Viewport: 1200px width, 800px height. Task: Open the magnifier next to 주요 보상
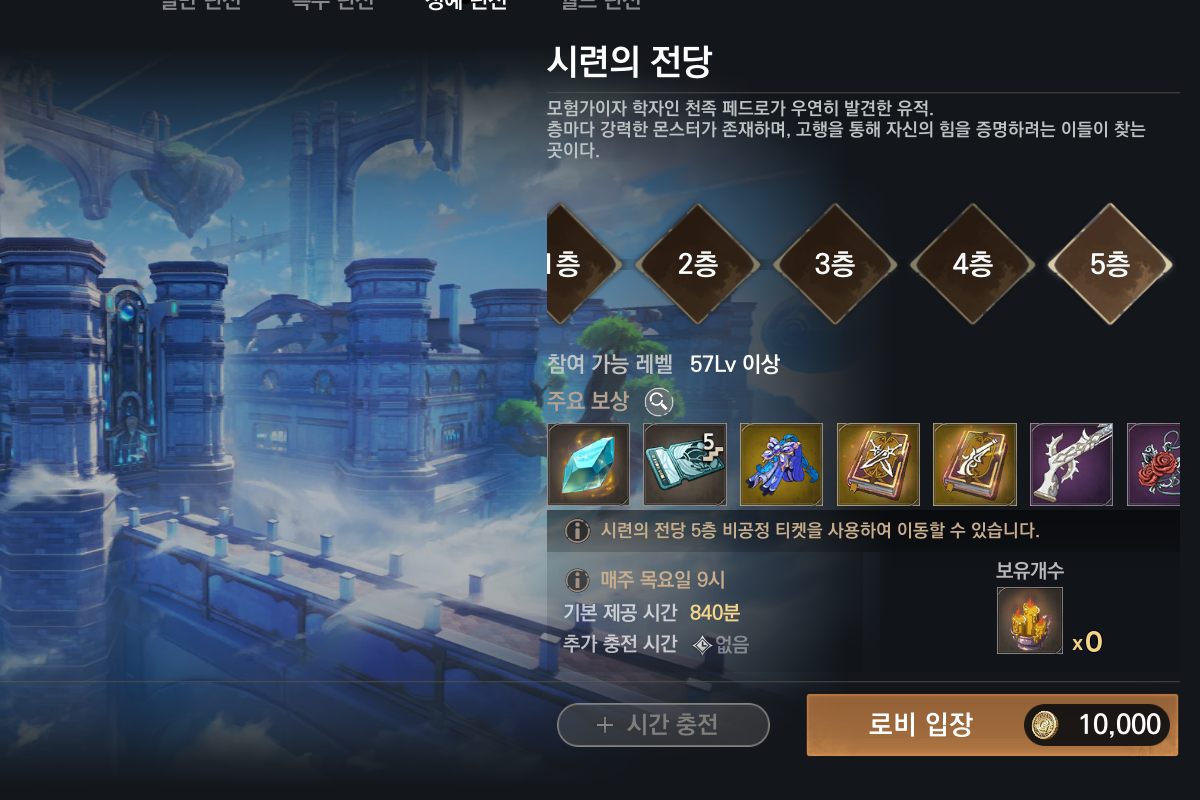tap(658, 402)
